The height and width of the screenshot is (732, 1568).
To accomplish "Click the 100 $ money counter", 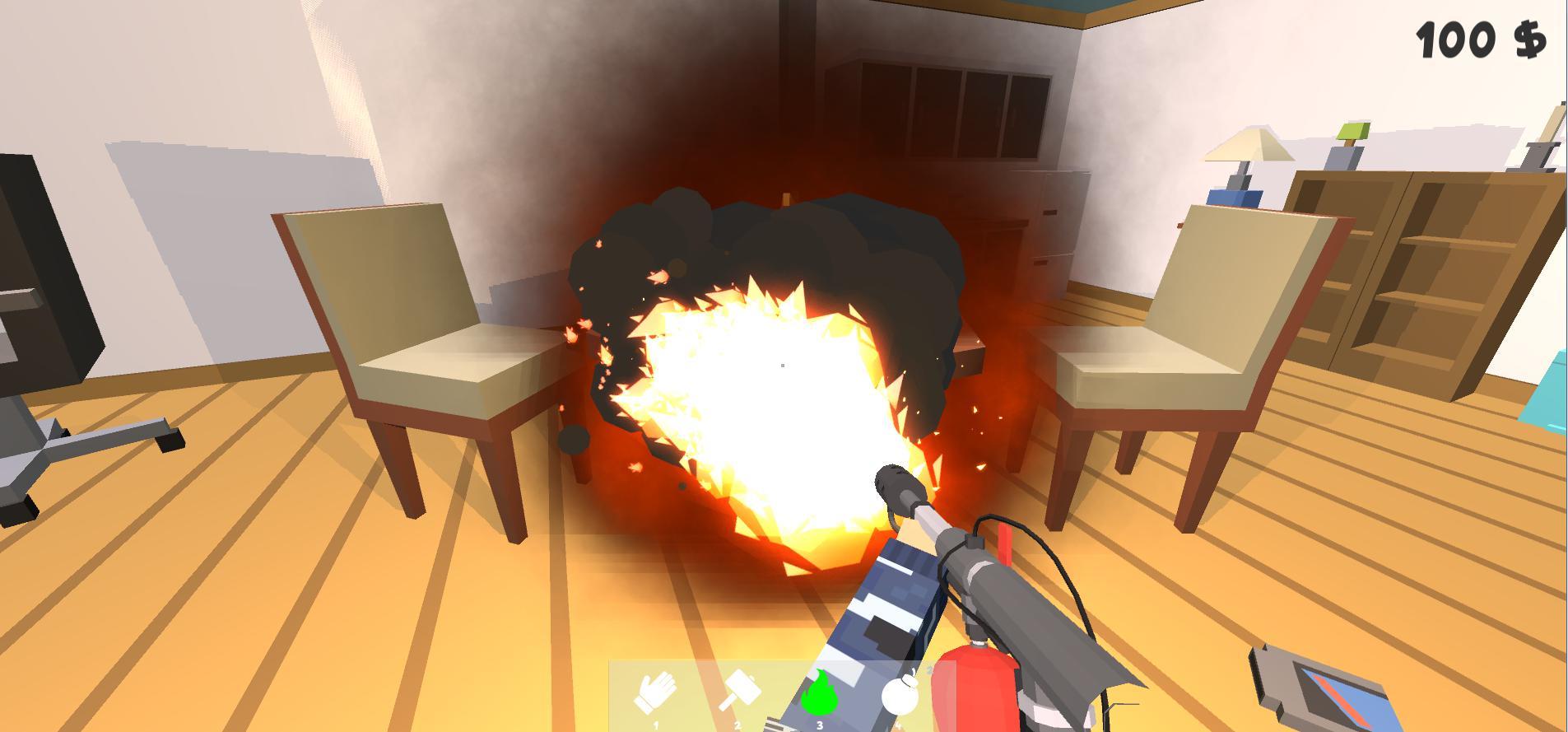I will point(1482,37).
